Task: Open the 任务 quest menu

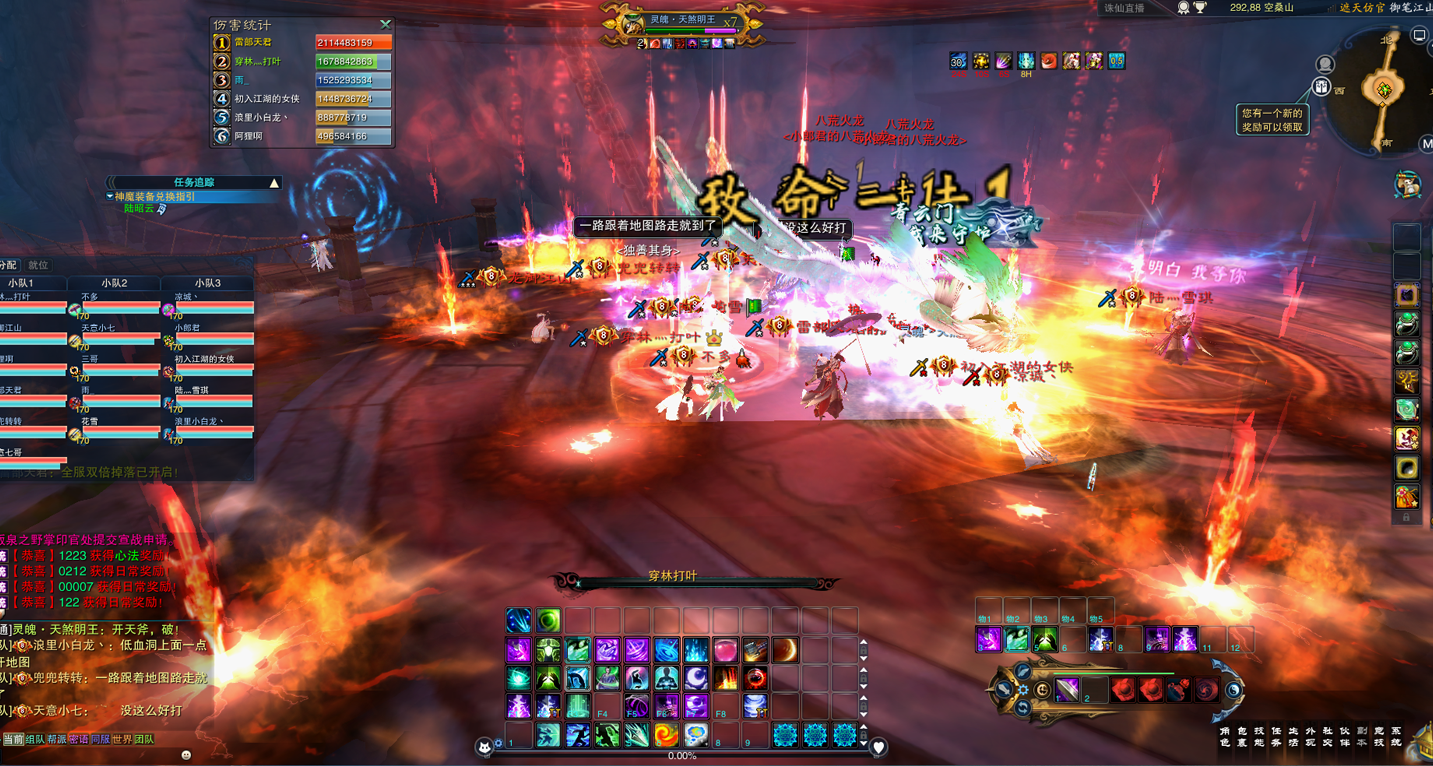Action: coord(1276,737)
